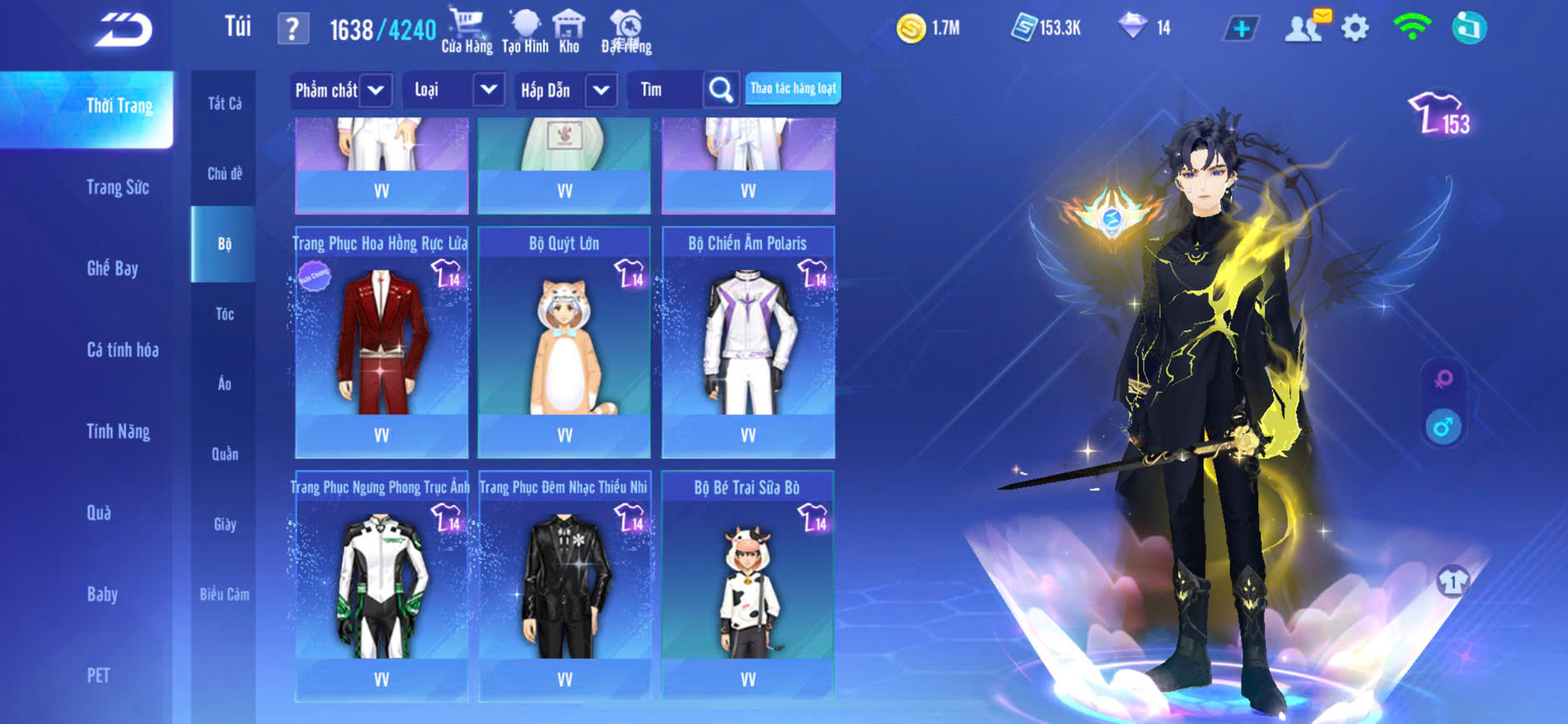The width and height of the screenshot is (1568, 724).
Task: Open the Cửa Hàng shop
Action: point(466,31)
